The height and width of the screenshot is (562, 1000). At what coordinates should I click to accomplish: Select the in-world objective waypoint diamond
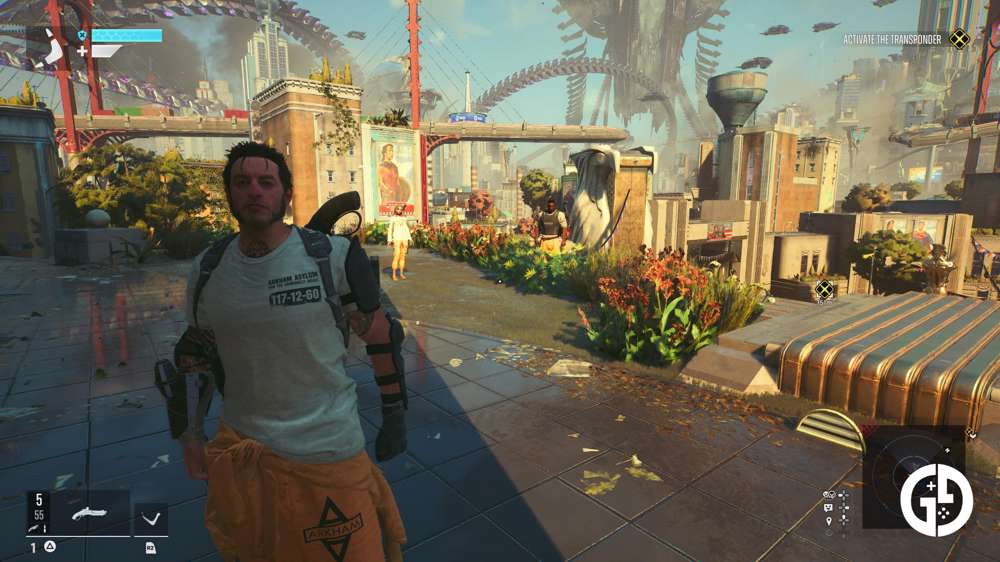(824, 290)
